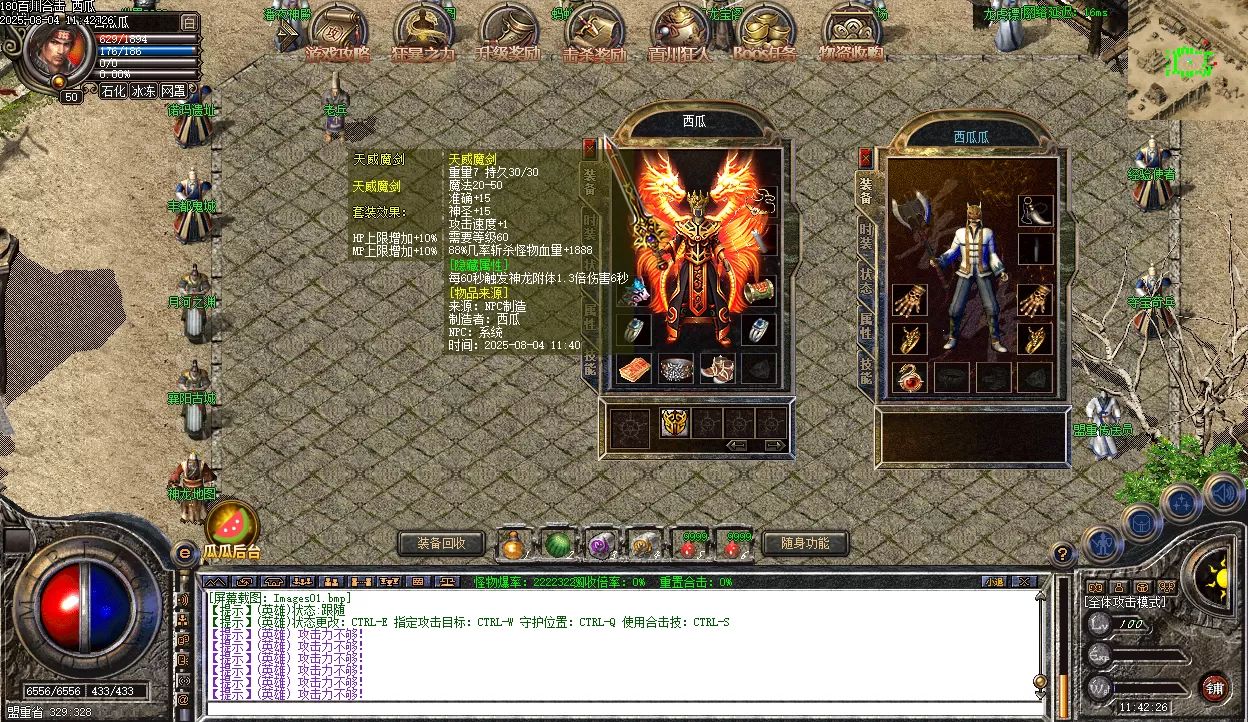Viewport: 1248px width, 722px height.
Task: Close the 西瓜 character equipment panel
Action: click(x=590, y=148)
